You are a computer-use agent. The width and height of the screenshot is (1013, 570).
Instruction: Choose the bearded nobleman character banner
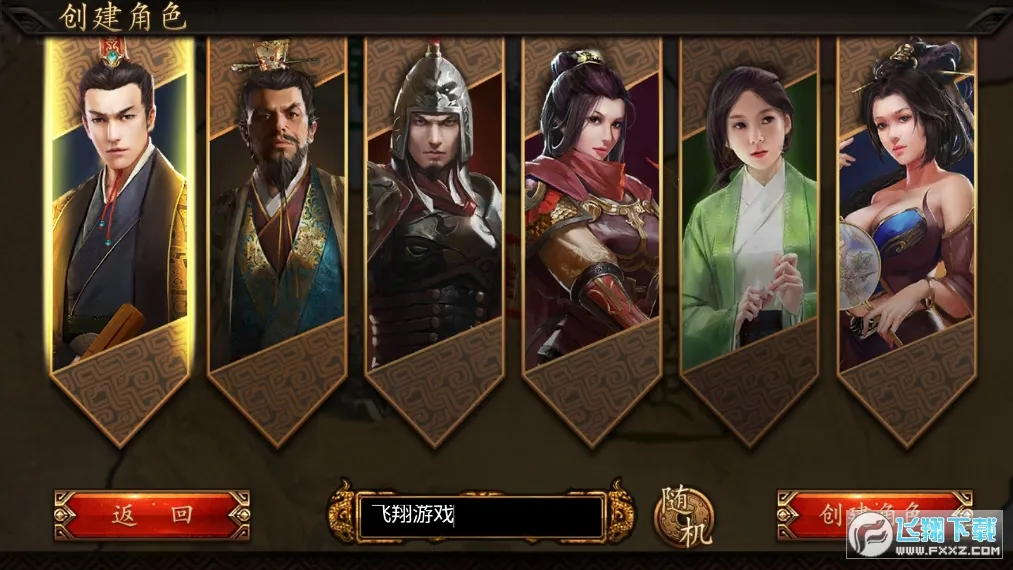click(276, 220)
